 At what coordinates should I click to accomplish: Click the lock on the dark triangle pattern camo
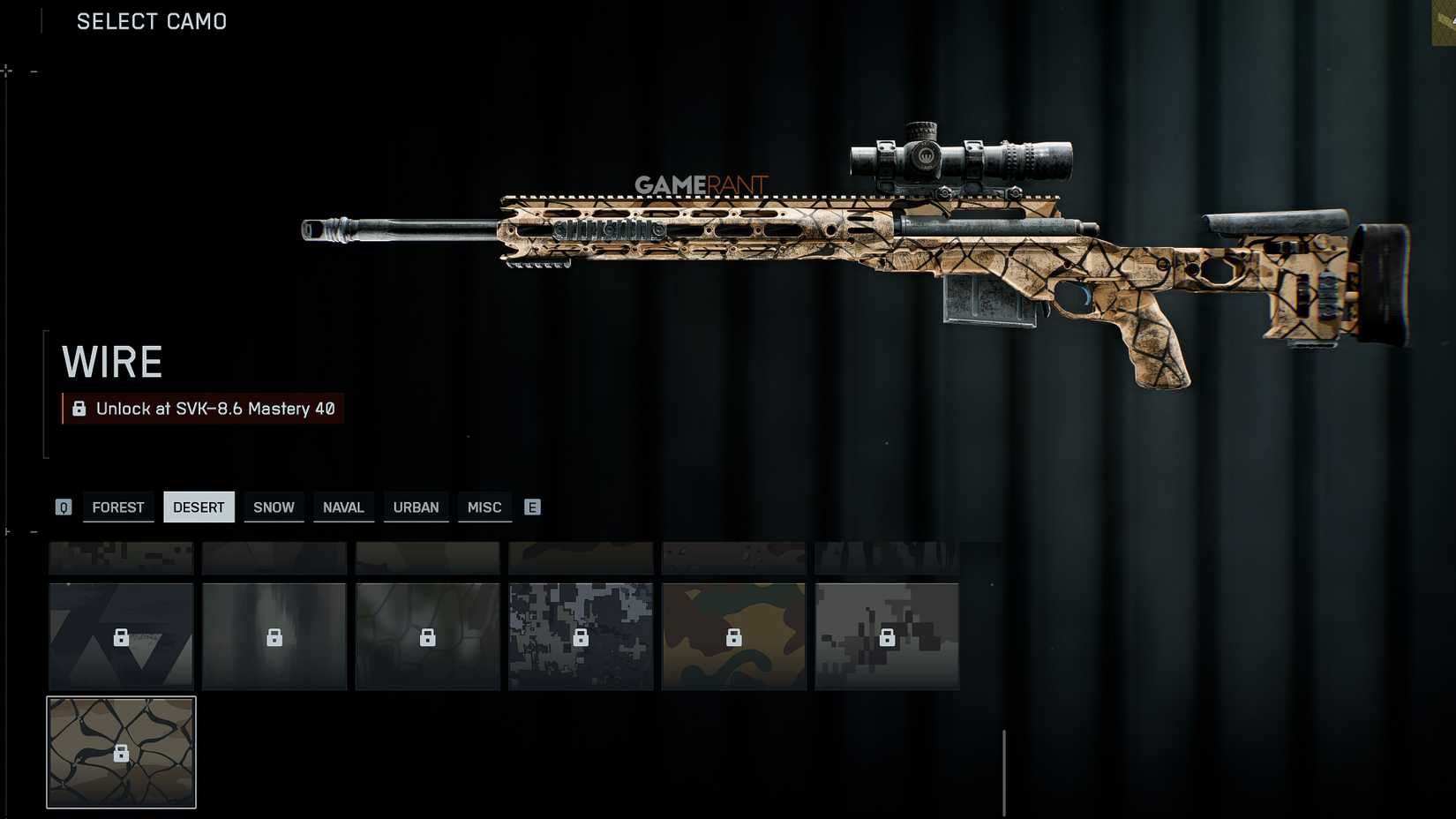tap(121, 635)
